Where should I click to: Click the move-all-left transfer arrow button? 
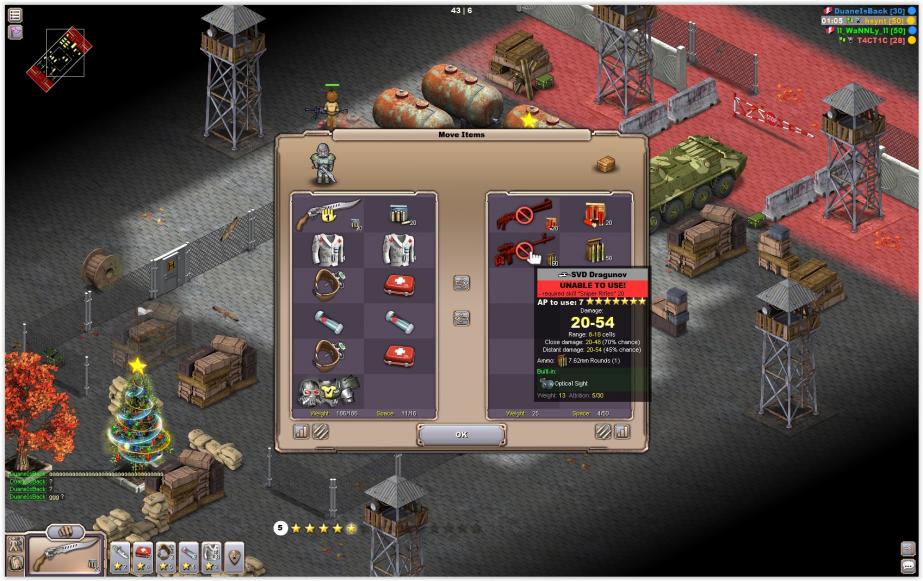pos(462,318)
